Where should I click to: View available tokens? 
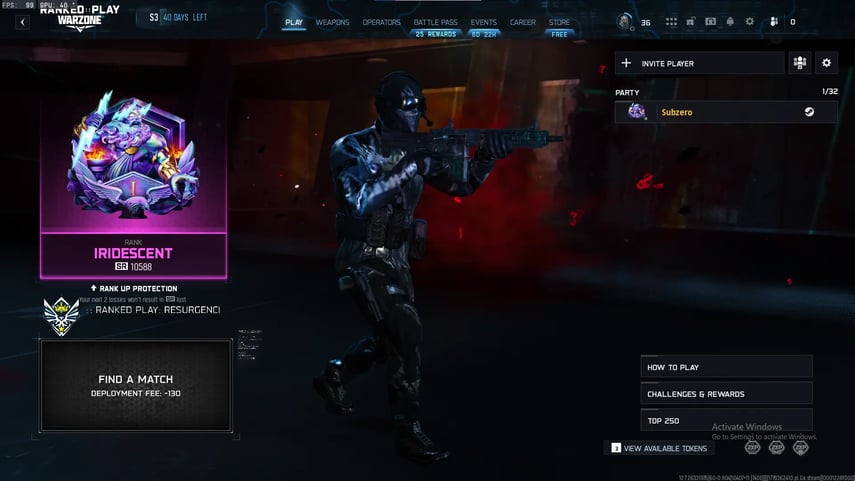coord(659,448)
